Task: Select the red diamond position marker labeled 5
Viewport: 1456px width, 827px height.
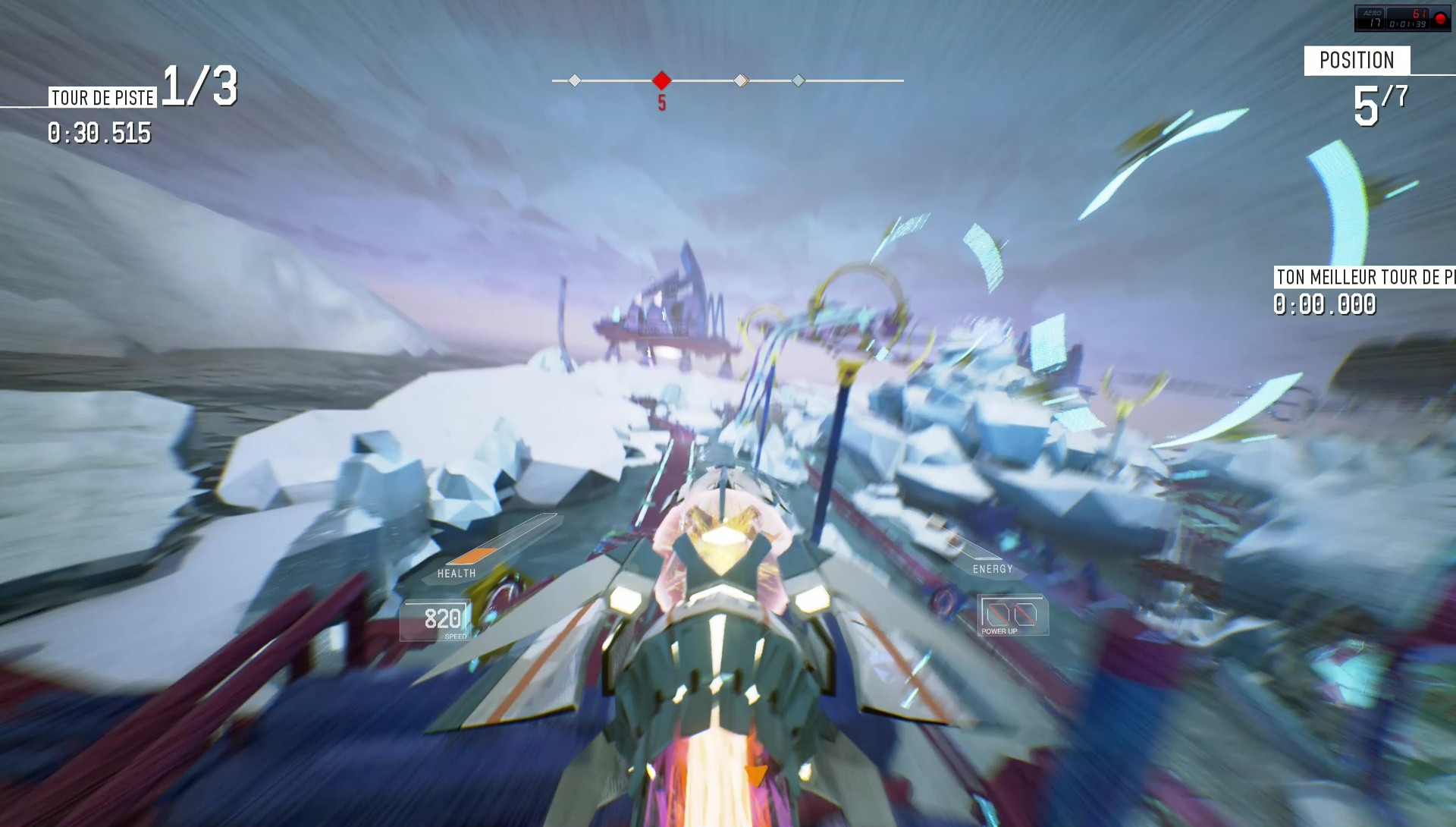Action: pos(661,78)
